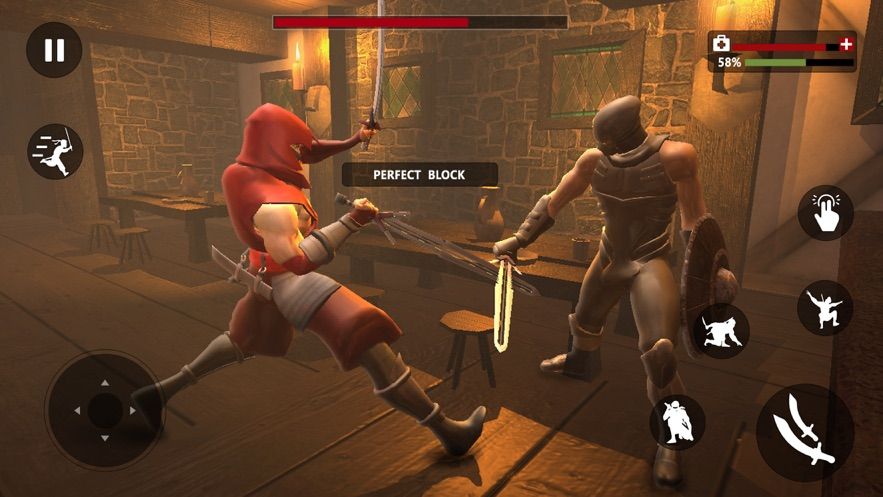Click the red plus health button

pyautogui.click(x=846, y=44)
